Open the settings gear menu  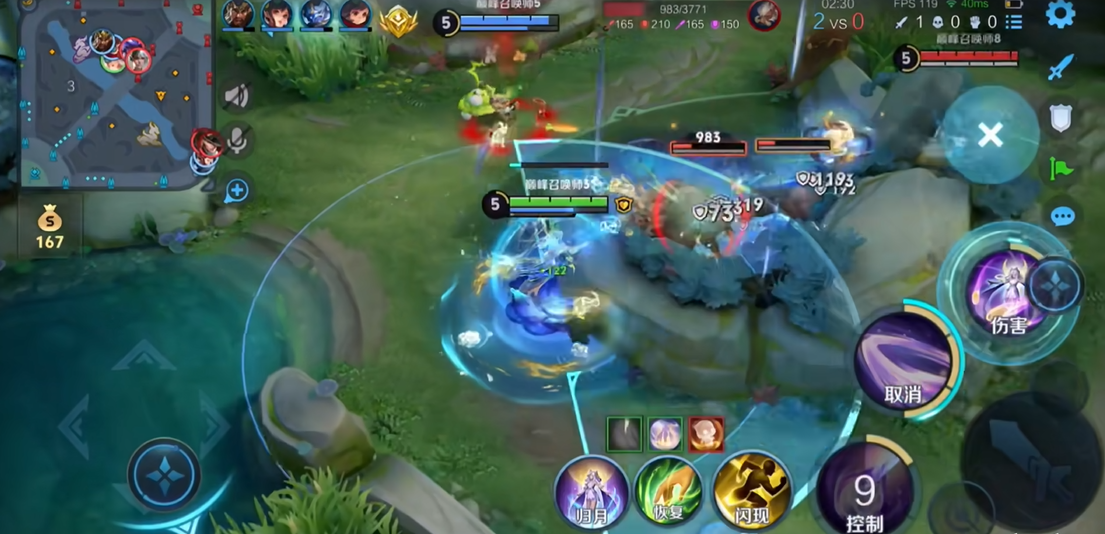tap(1060, 14)
